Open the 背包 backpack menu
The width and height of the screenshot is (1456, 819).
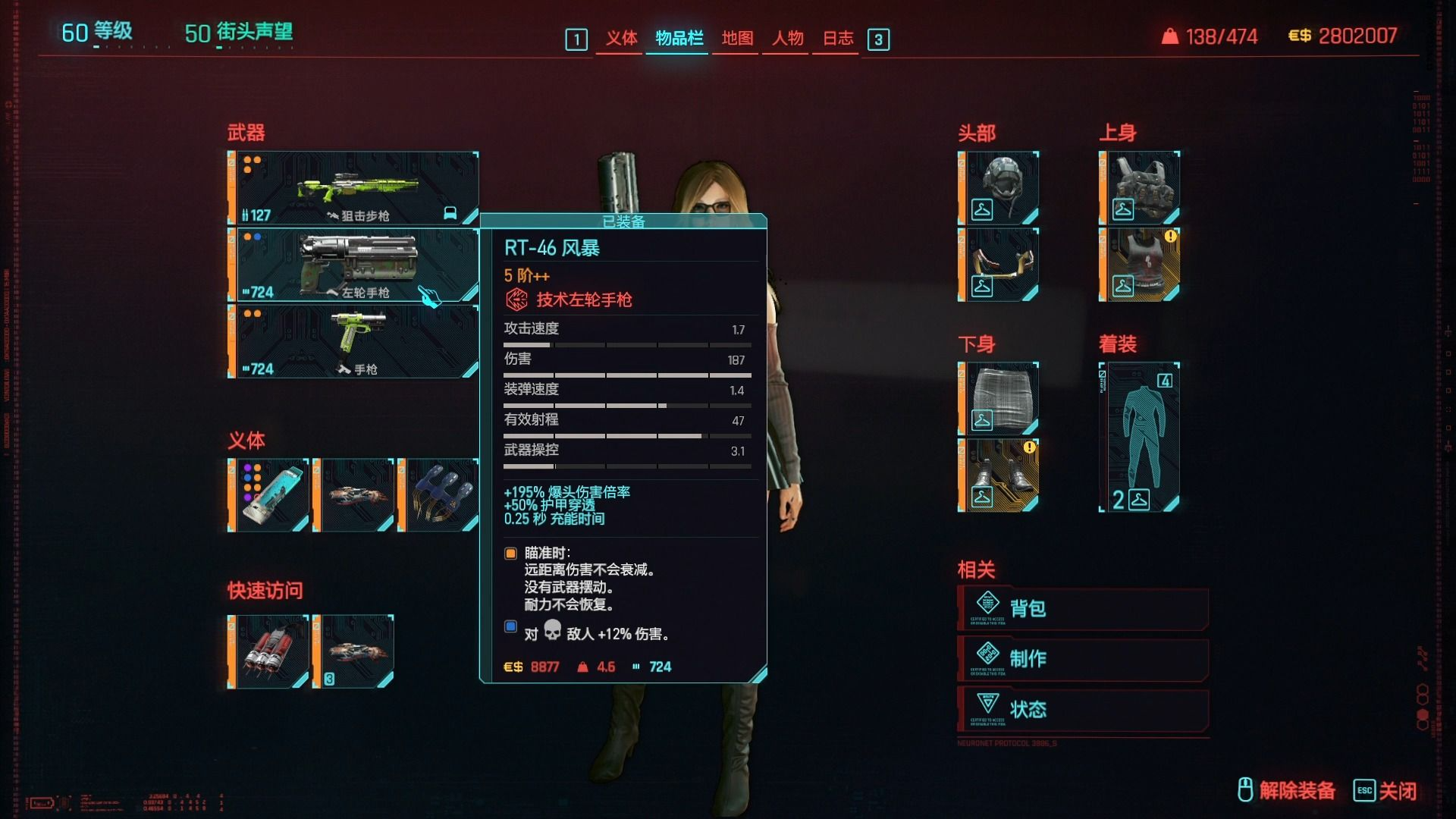click(x=1083, y=608)
